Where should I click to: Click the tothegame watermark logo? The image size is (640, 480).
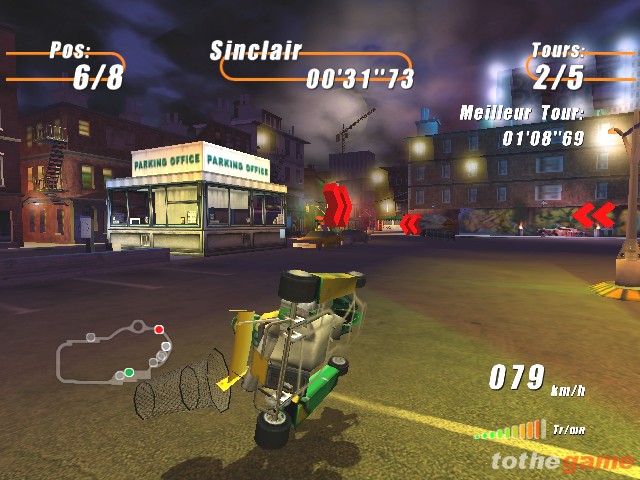(x=562, y=462)
